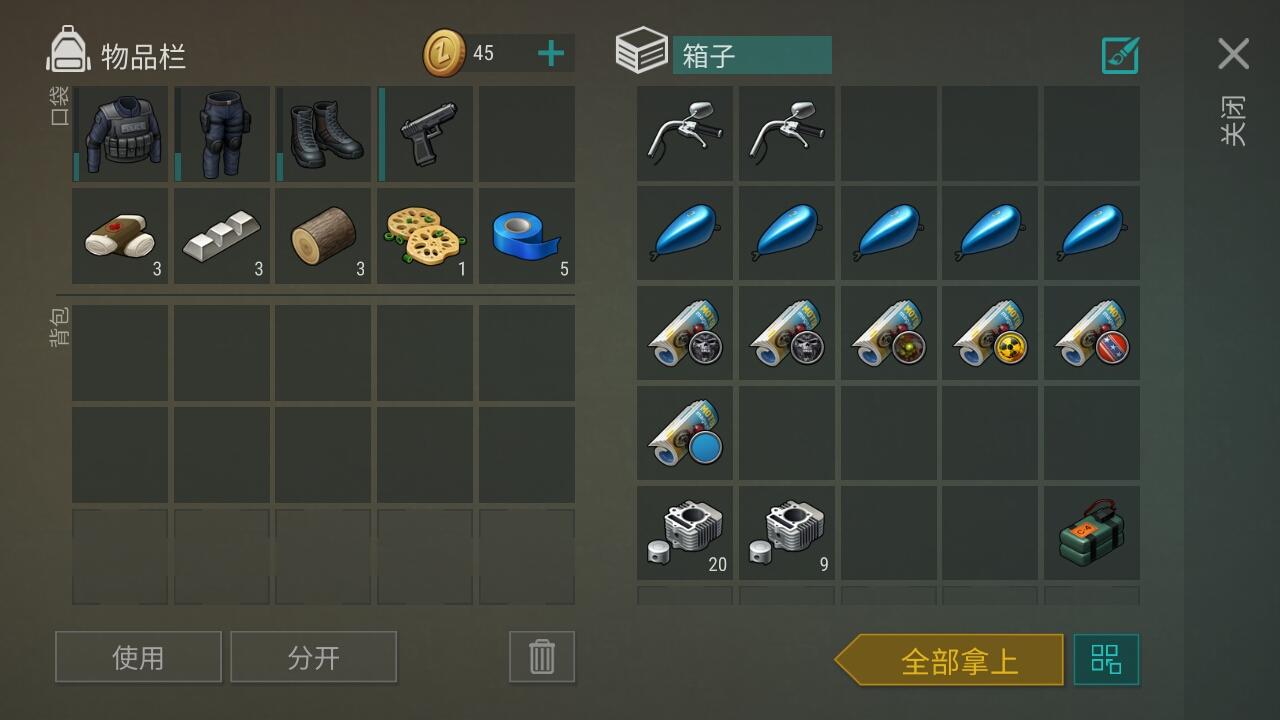Select the combat boots item
This screenshot has width=1280, height=720.
[x=323, y=134]
